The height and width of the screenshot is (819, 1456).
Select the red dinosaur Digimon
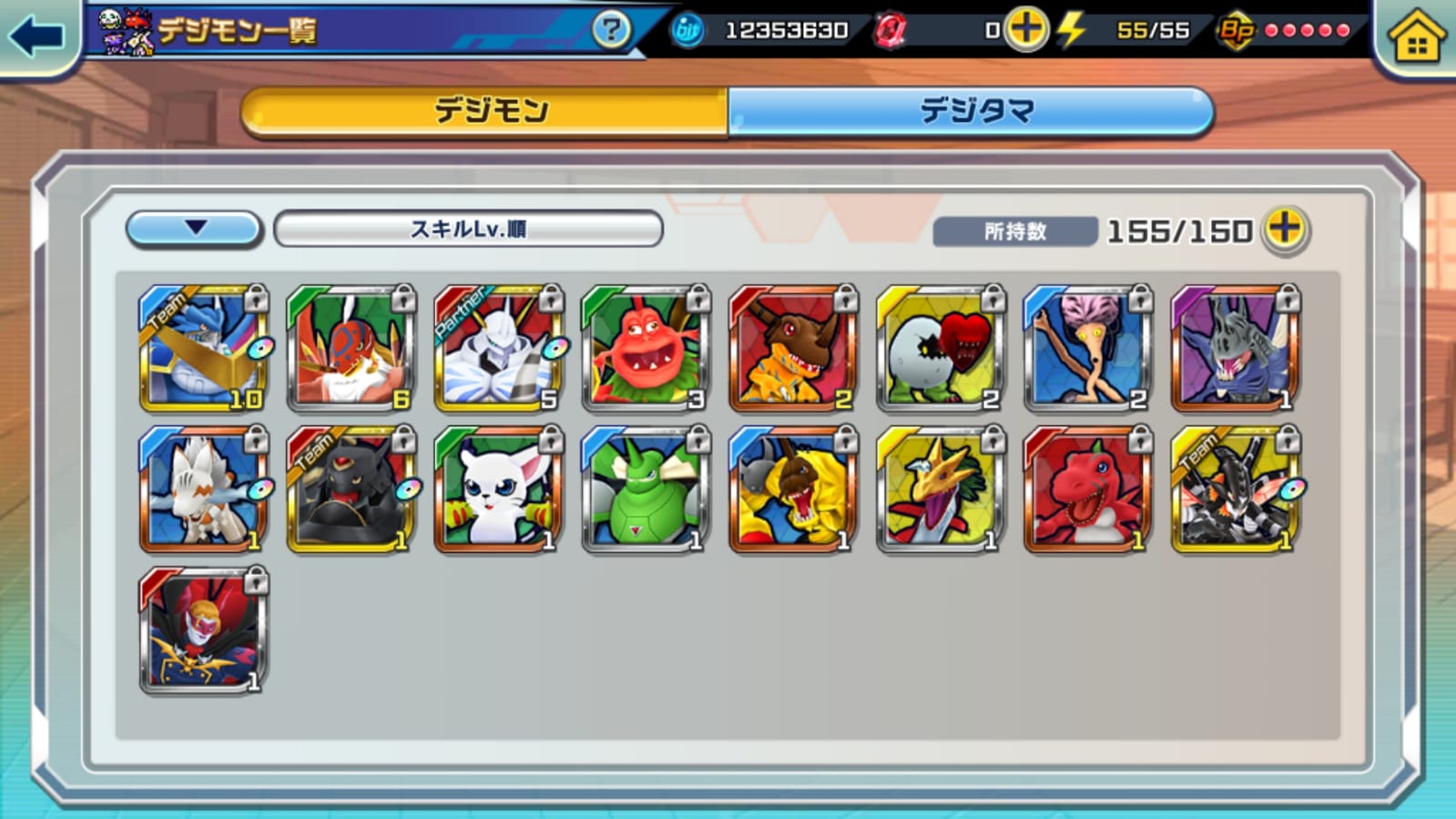(1087, 491)
